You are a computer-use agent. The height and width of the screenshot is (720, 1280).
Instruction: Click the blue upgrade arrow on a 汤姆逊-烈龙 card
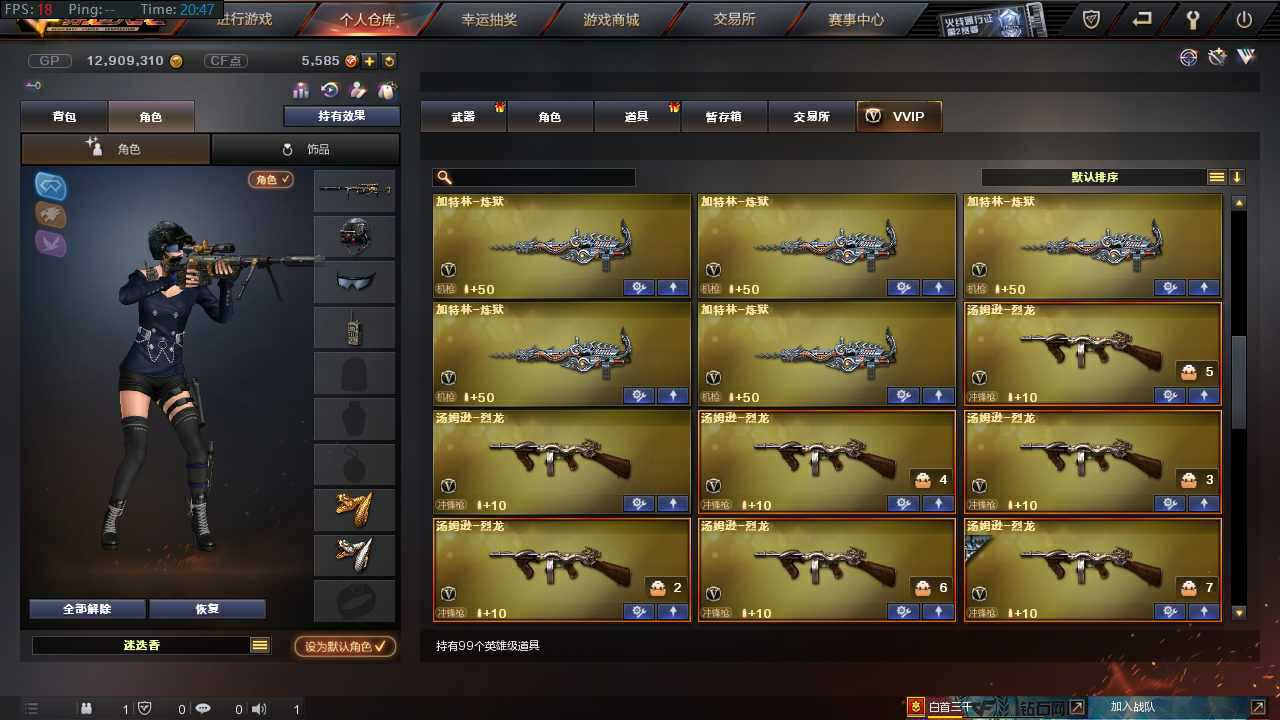pos(672,503)
